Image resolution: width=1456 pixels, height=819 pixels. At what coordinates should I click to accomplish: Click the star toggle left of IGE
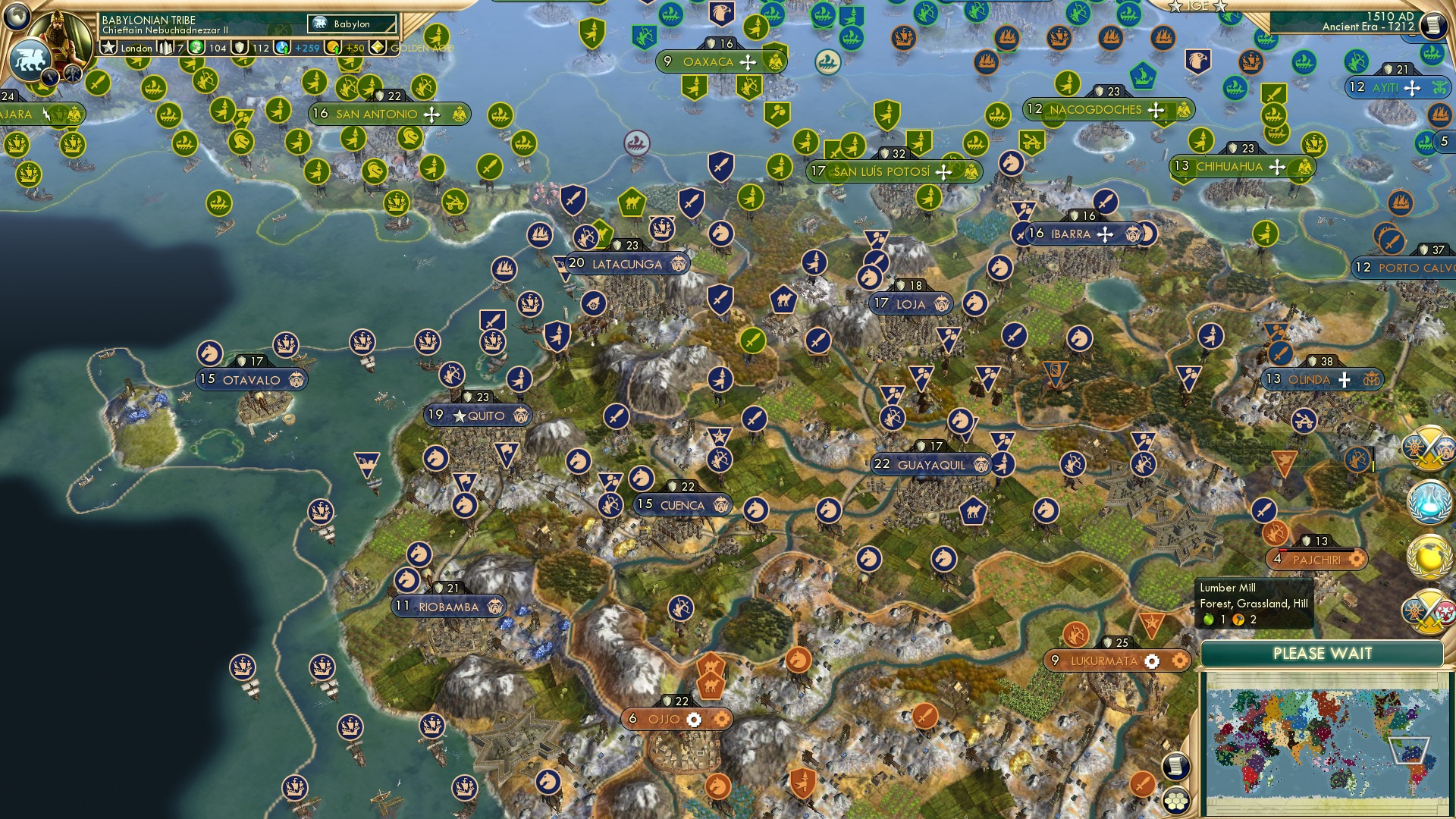(1176, 7)
